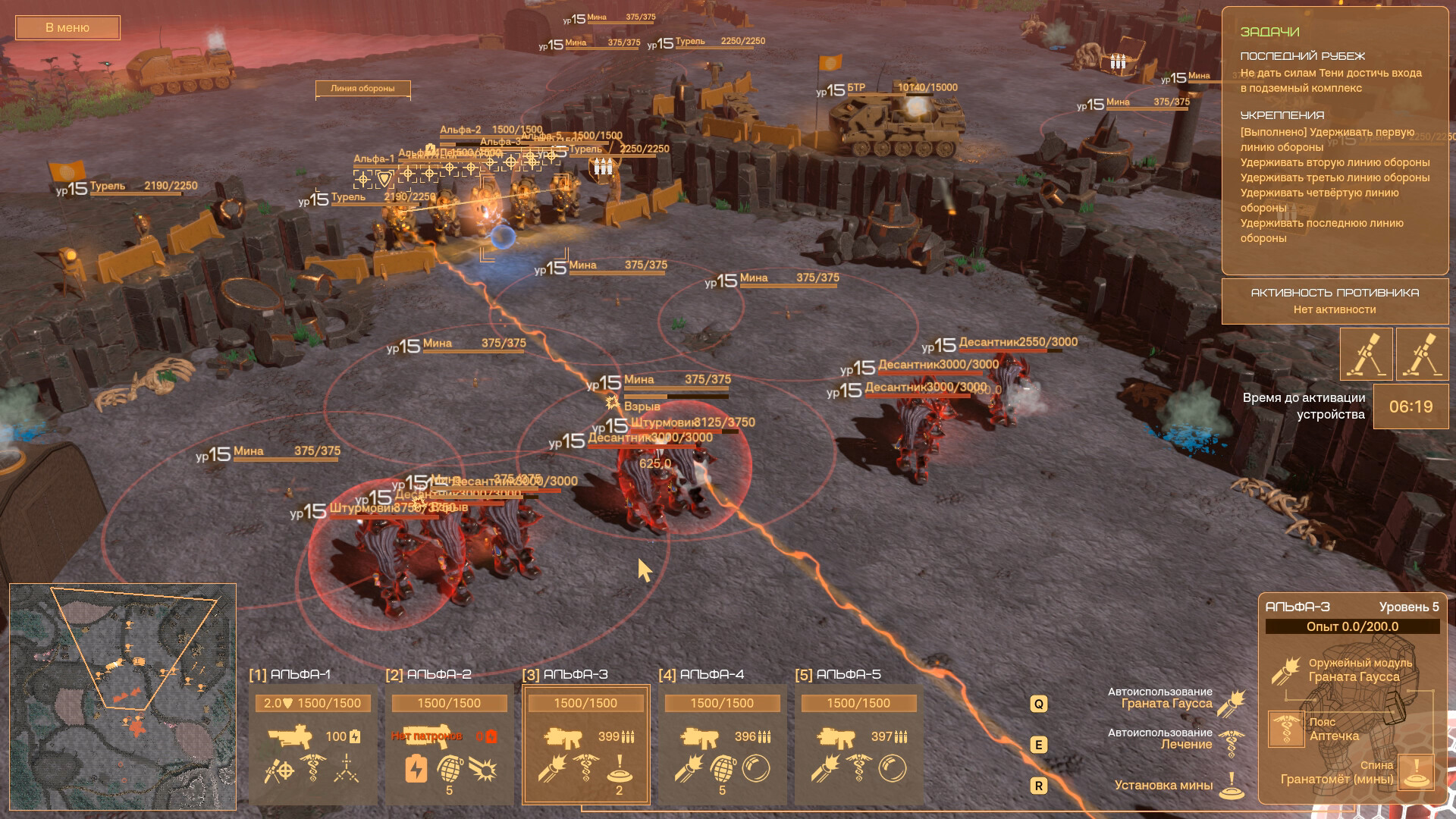Select the Пояс Аптечка equipment slot
The height and width of the screenshot is (819, 1456).
pos(1286,730)
